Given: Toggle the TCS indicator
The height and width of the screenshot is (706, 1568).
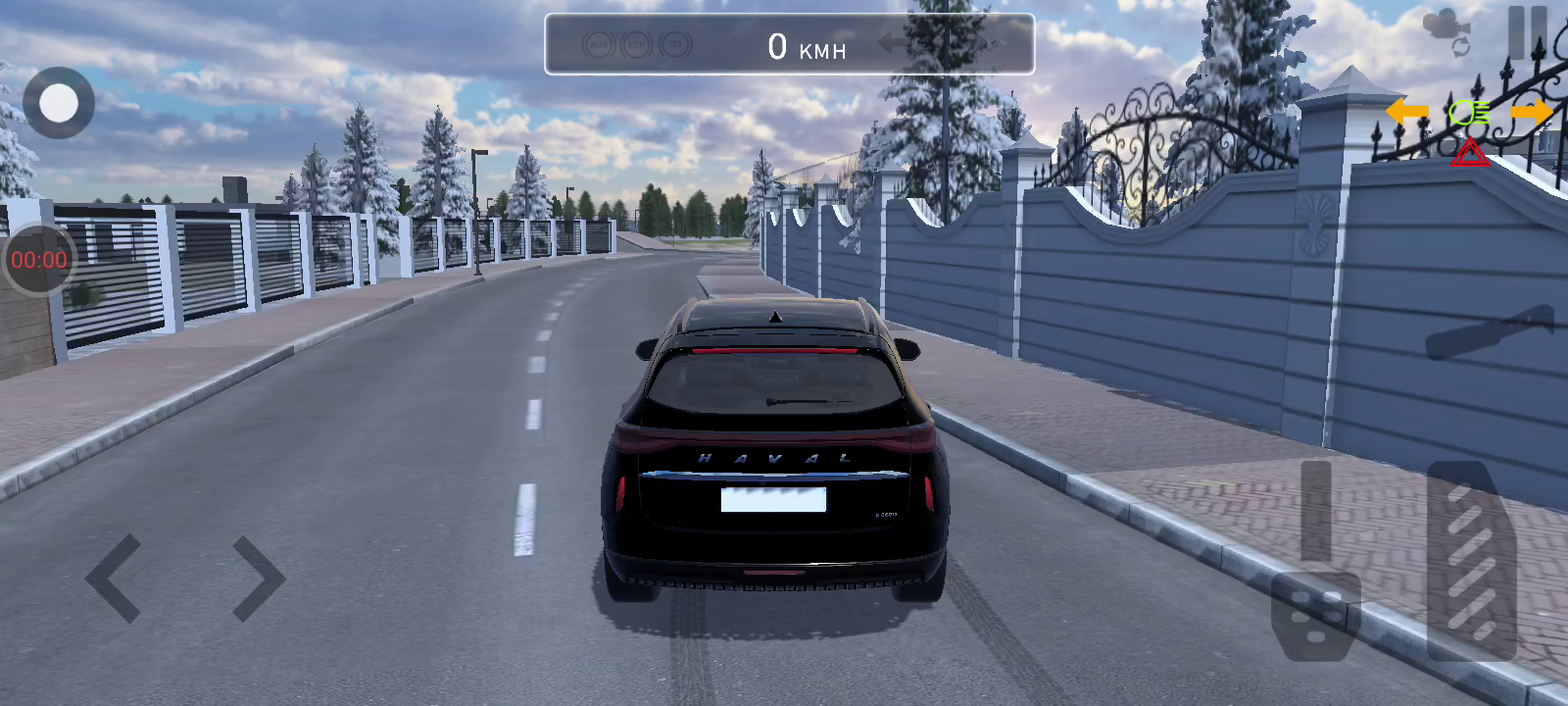Looking at the screenshot, I should click(674, 44).
